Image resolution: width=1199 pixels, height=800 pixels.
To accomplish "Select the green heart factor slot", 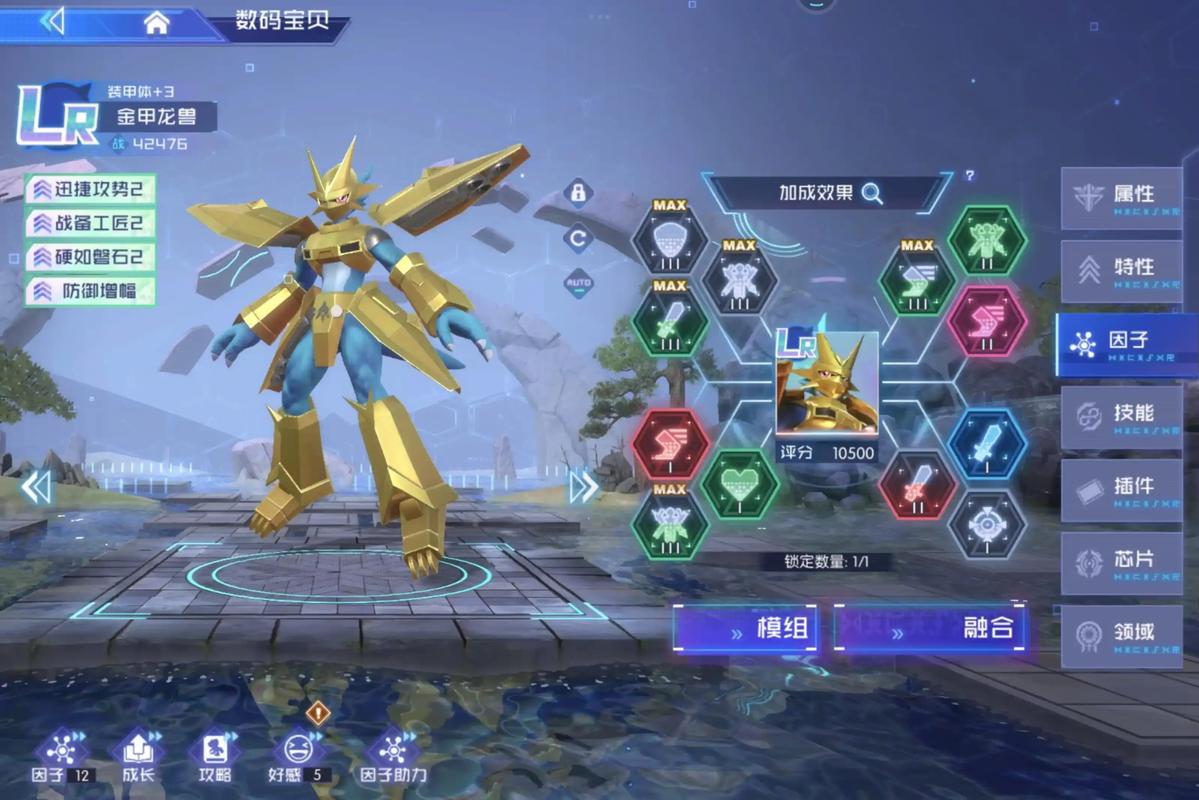I will (740, 484).
